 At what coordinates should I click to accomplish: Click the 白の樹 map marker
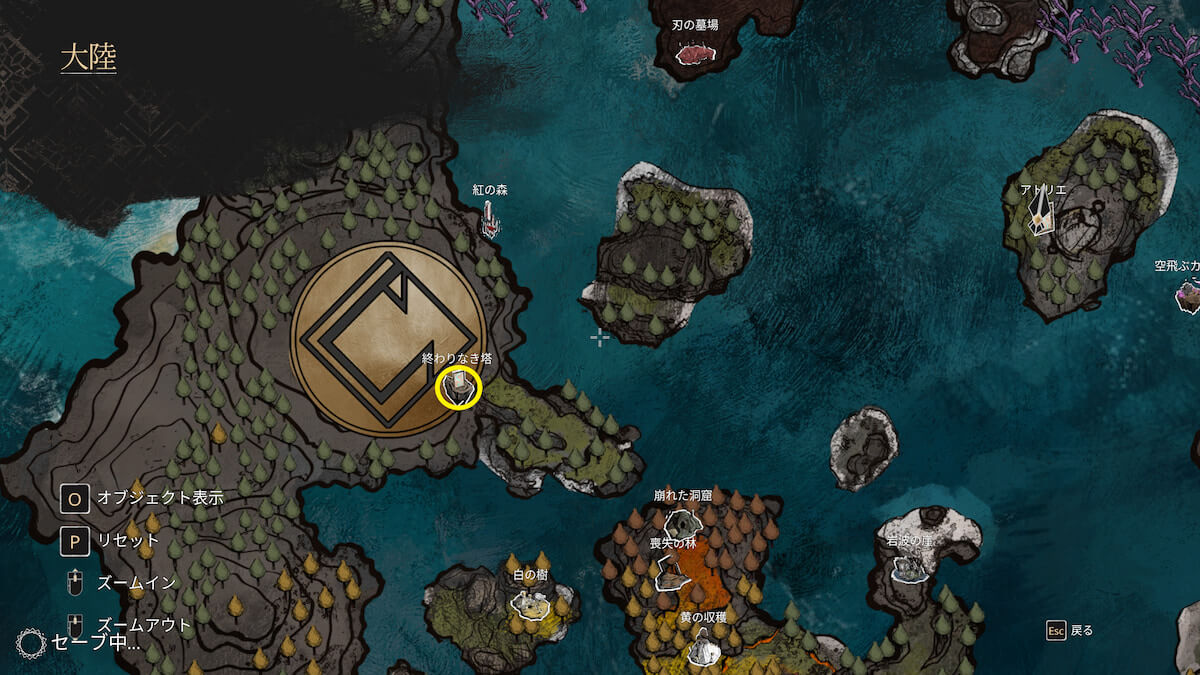[x=531, y=602]
